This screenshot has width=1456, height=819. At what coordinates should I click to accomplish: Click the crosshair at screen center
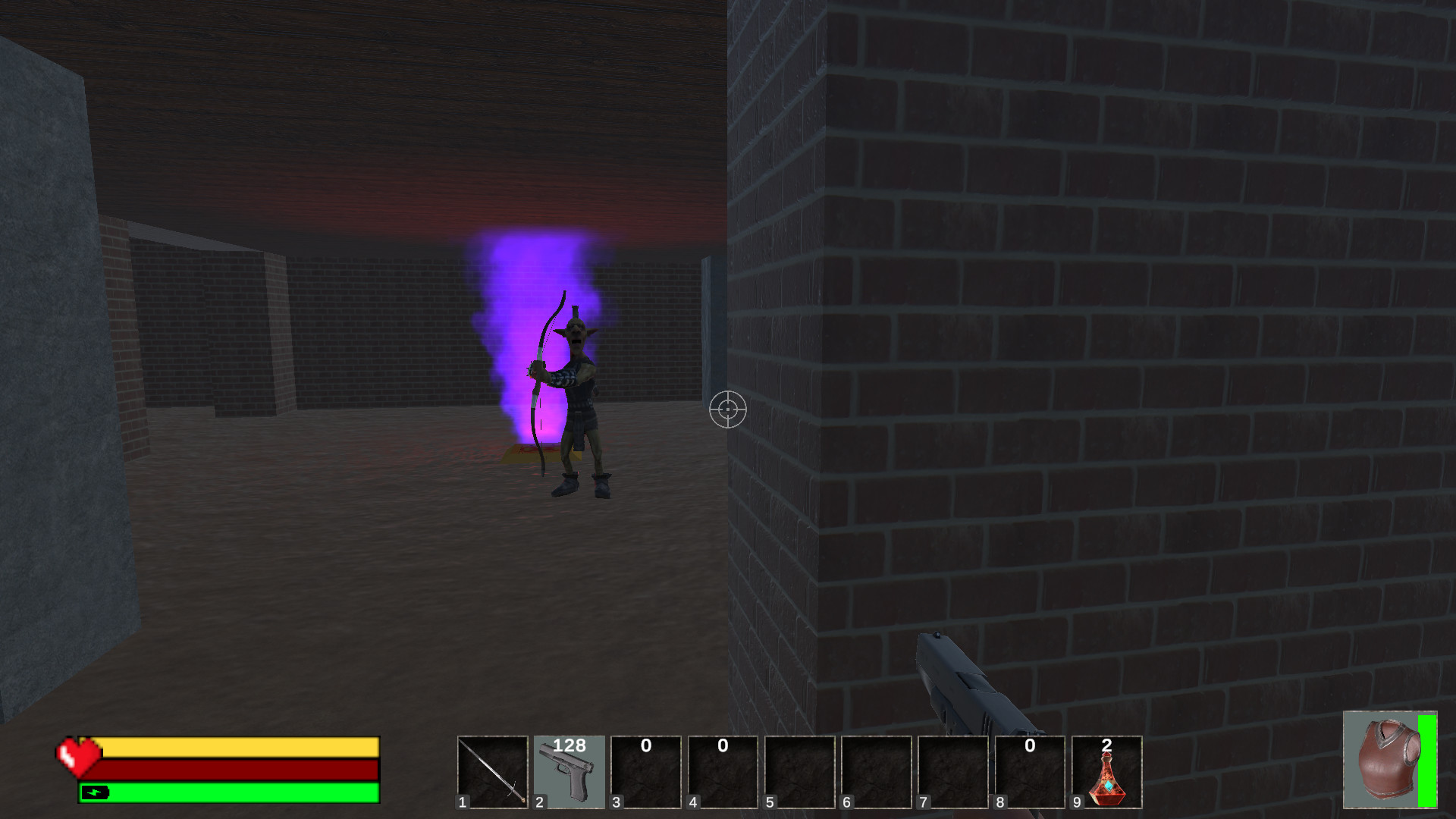pyautogui.click(x=726, y=410)
